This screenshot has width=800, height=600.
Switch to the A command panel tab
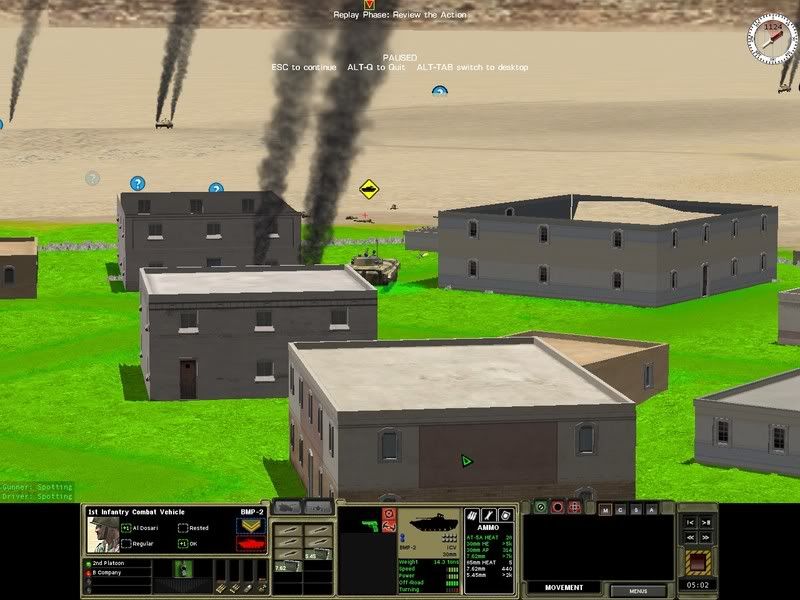(652, 509)
